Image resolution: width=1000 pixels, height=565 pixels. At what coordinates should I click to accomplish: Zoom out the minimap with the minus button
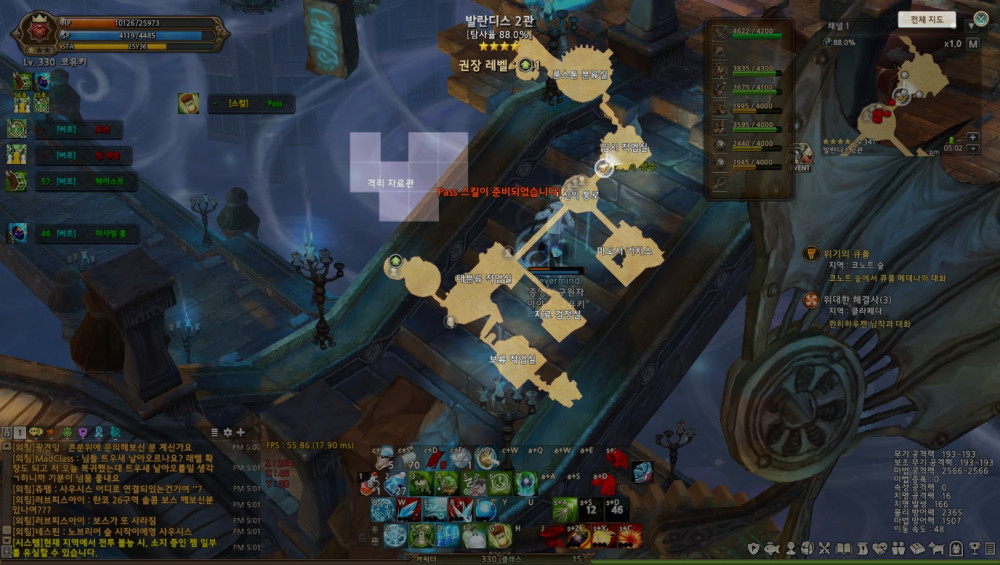974,149
